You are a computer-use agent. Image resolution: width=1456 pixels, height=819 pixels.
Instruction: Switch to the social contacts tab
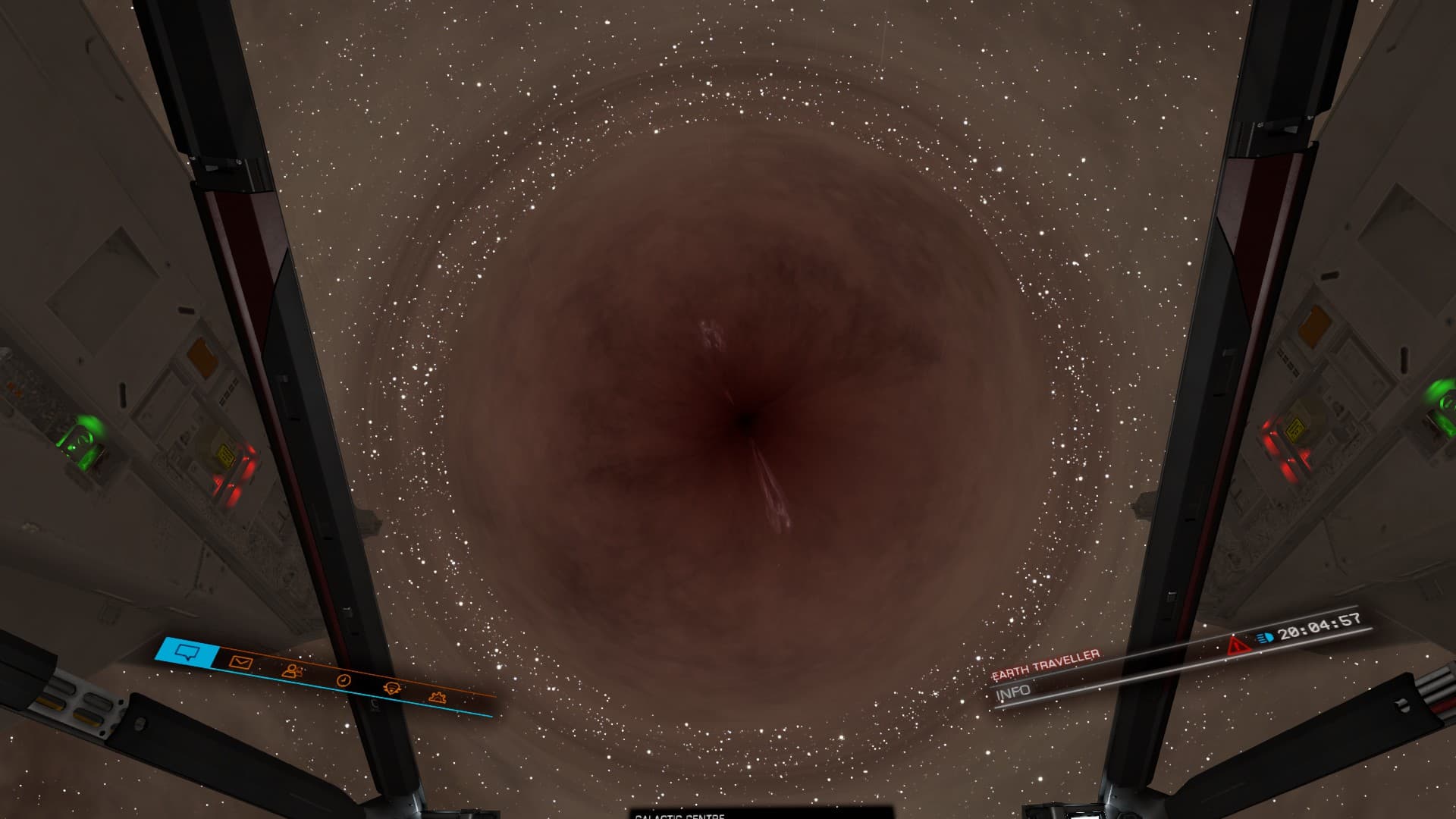pos(292,670)
